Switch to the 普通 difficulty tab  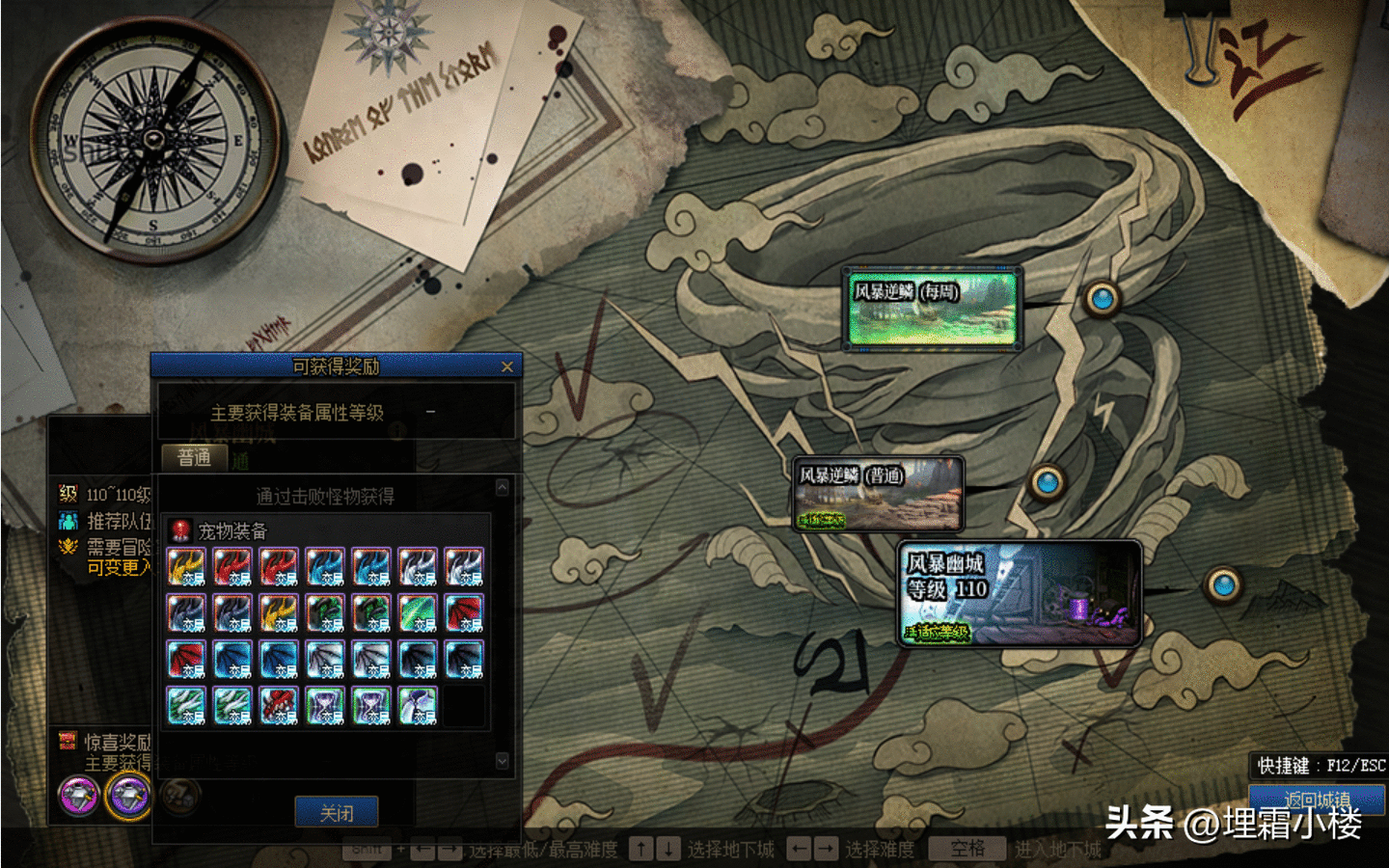pyautogui.click(x=194, y=457)
